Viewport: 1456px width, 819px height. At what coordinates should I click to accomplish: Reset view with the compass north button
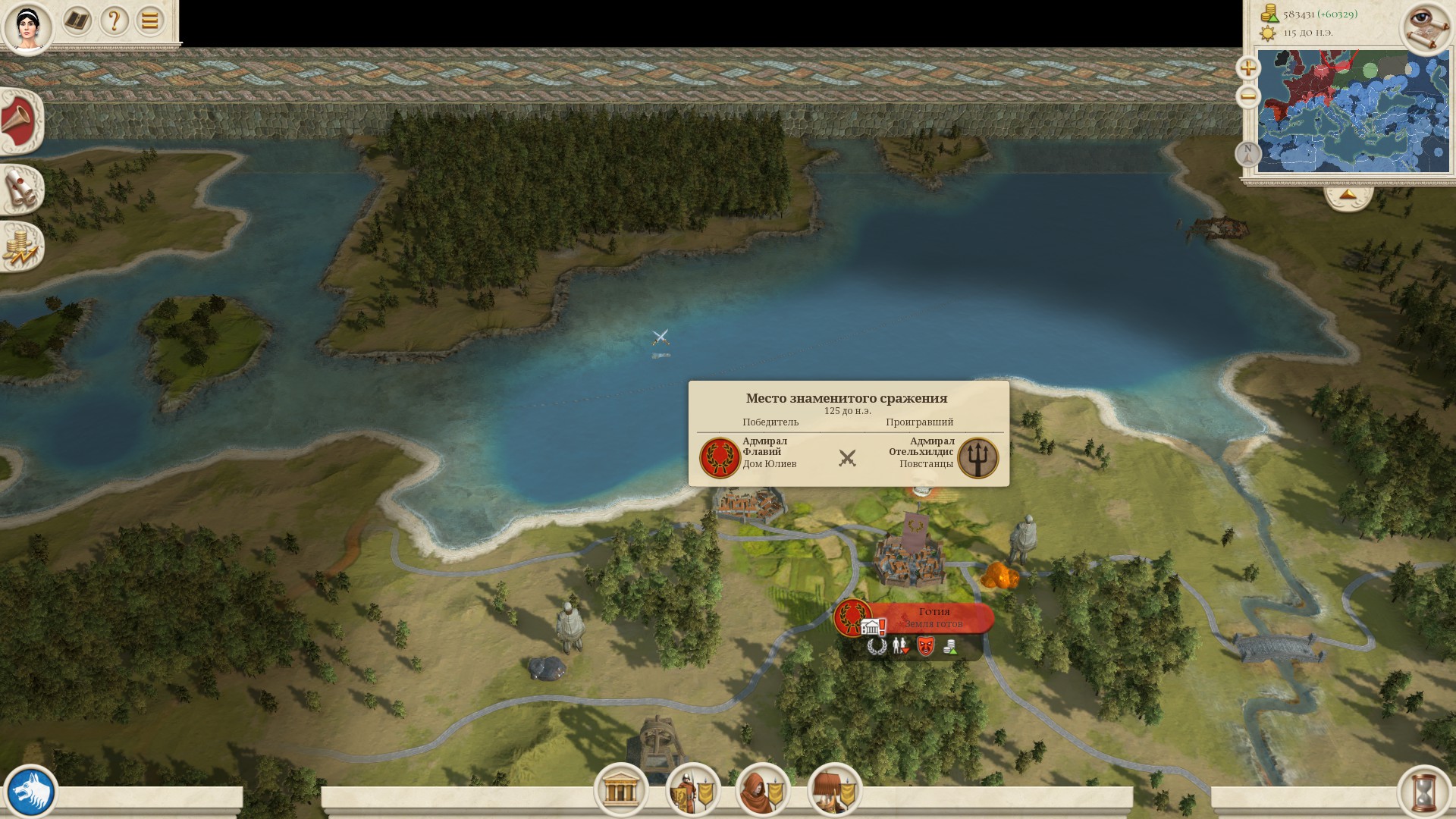click(x=1247, y=153)
